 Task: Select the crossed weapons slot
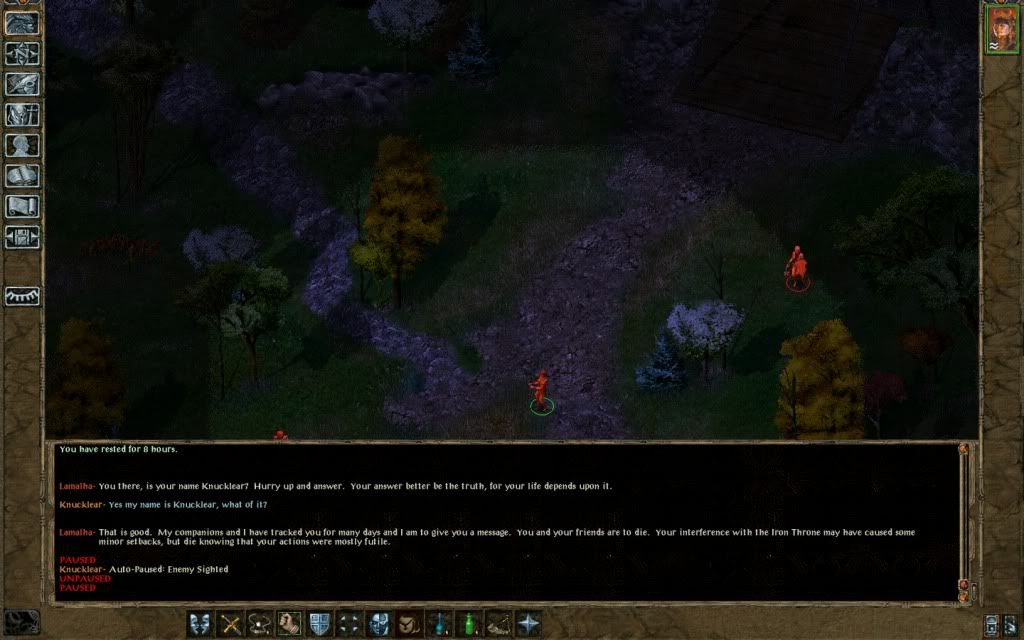coord(231,622)
